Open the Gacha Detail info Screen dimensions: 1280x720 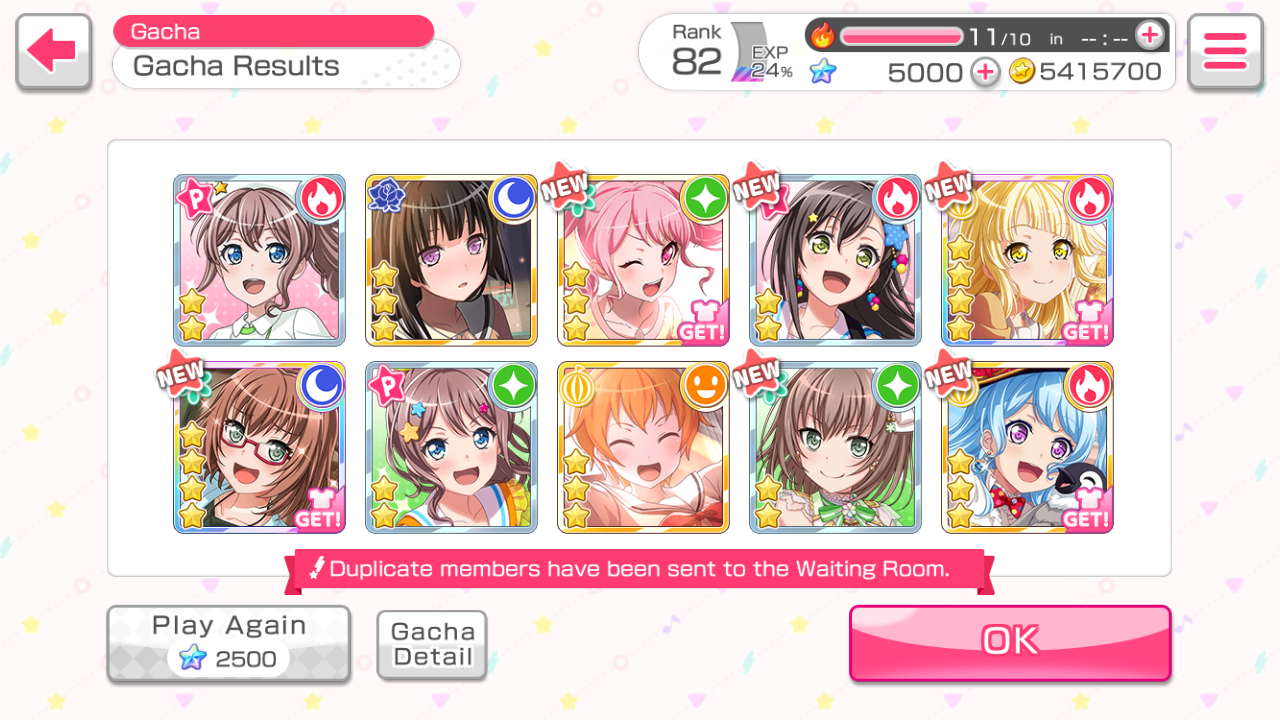point(432,645)
